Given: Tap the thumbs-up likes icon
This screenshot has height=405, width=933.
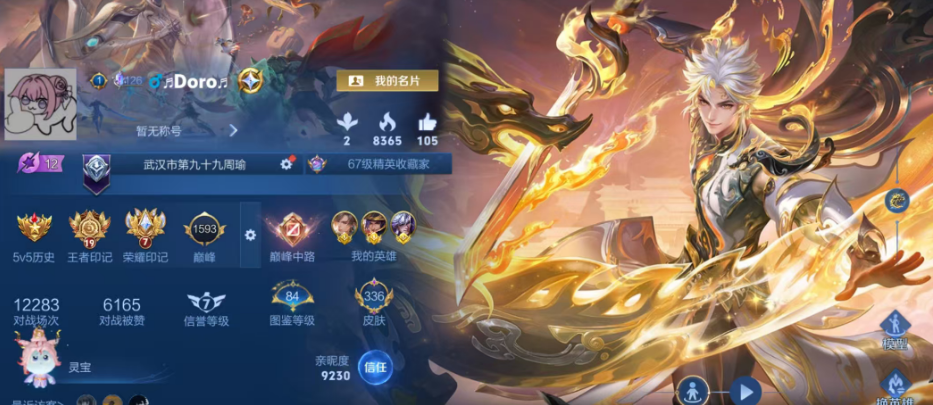Looking at the screenshot, I should pos(427,122).
